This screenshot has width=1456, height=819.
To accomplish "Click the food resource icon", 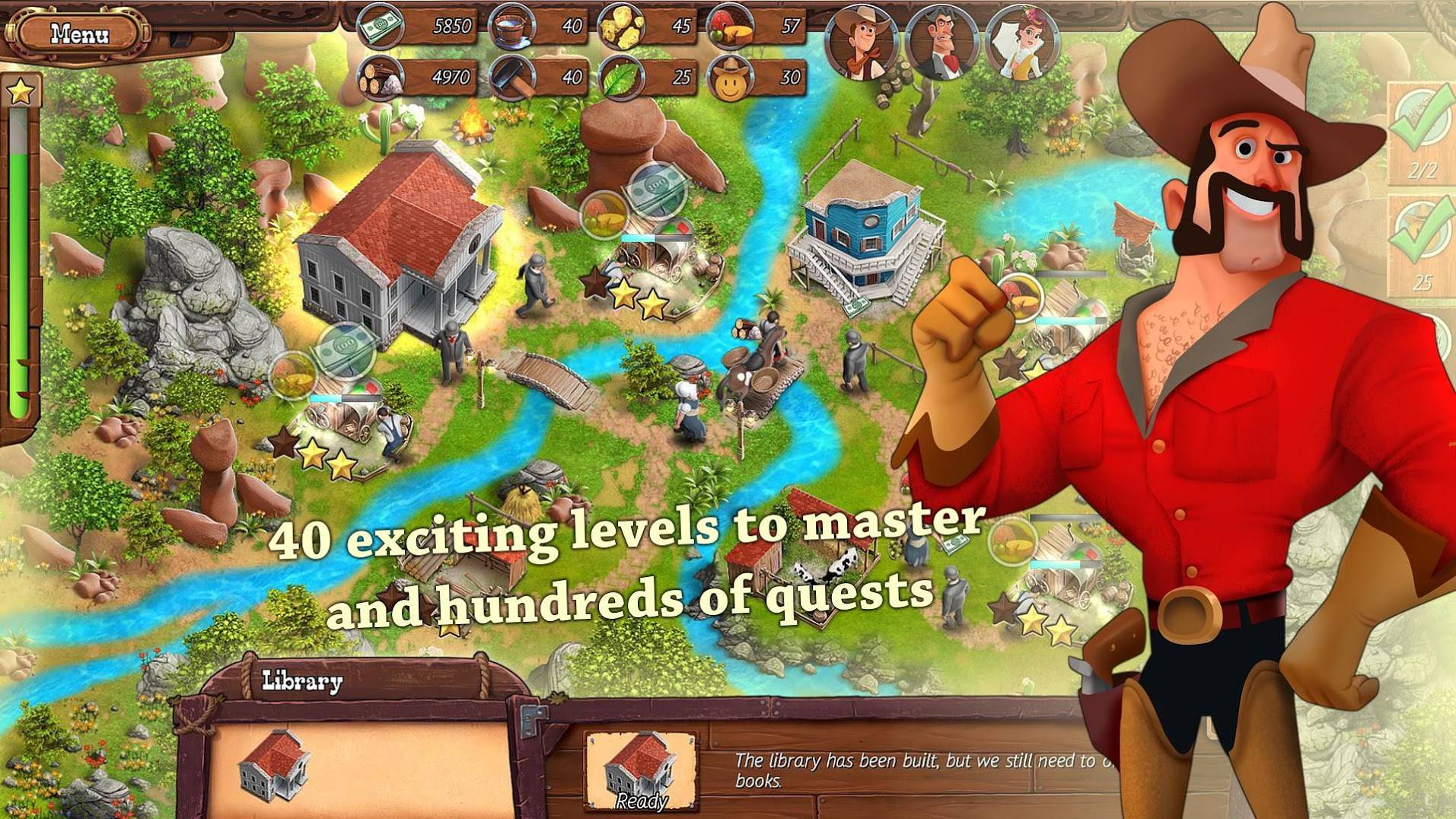I will [731, 27].
